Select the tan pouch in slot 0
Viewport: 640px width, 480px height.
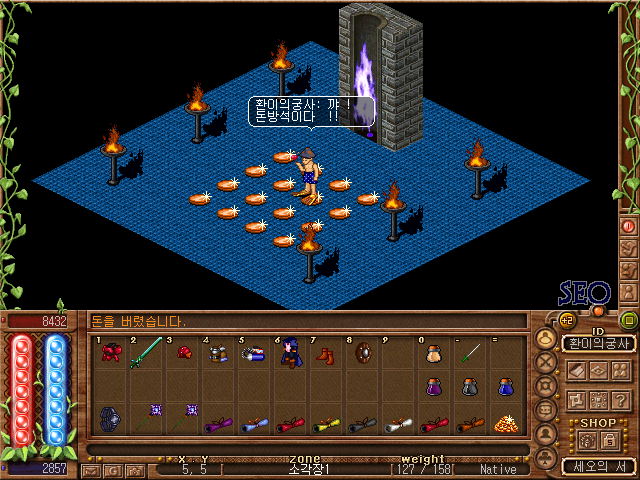point(433,354)
